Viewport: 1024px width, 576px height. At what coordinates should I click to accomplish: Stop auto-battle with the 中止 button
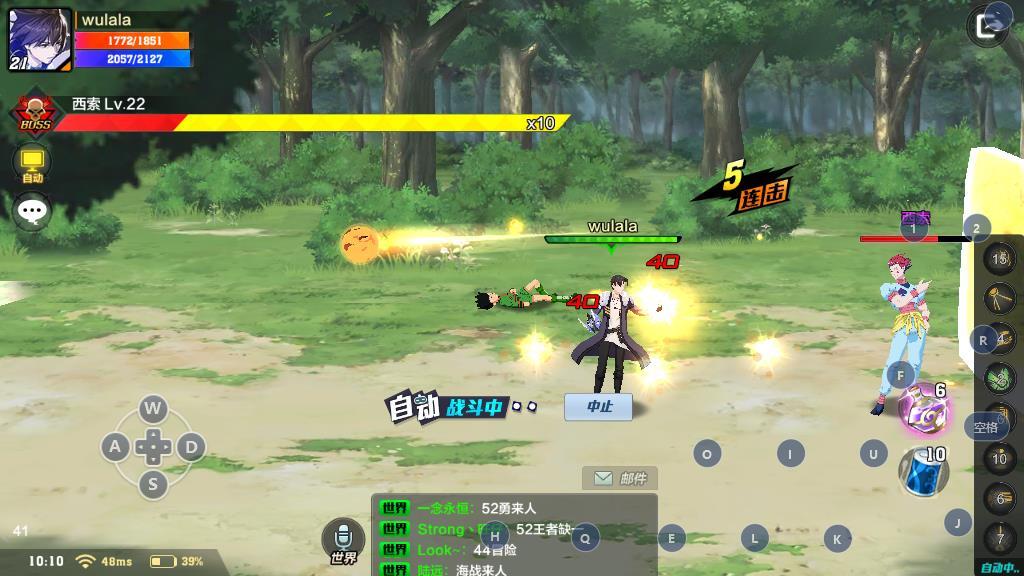click(x=598, y=406)
